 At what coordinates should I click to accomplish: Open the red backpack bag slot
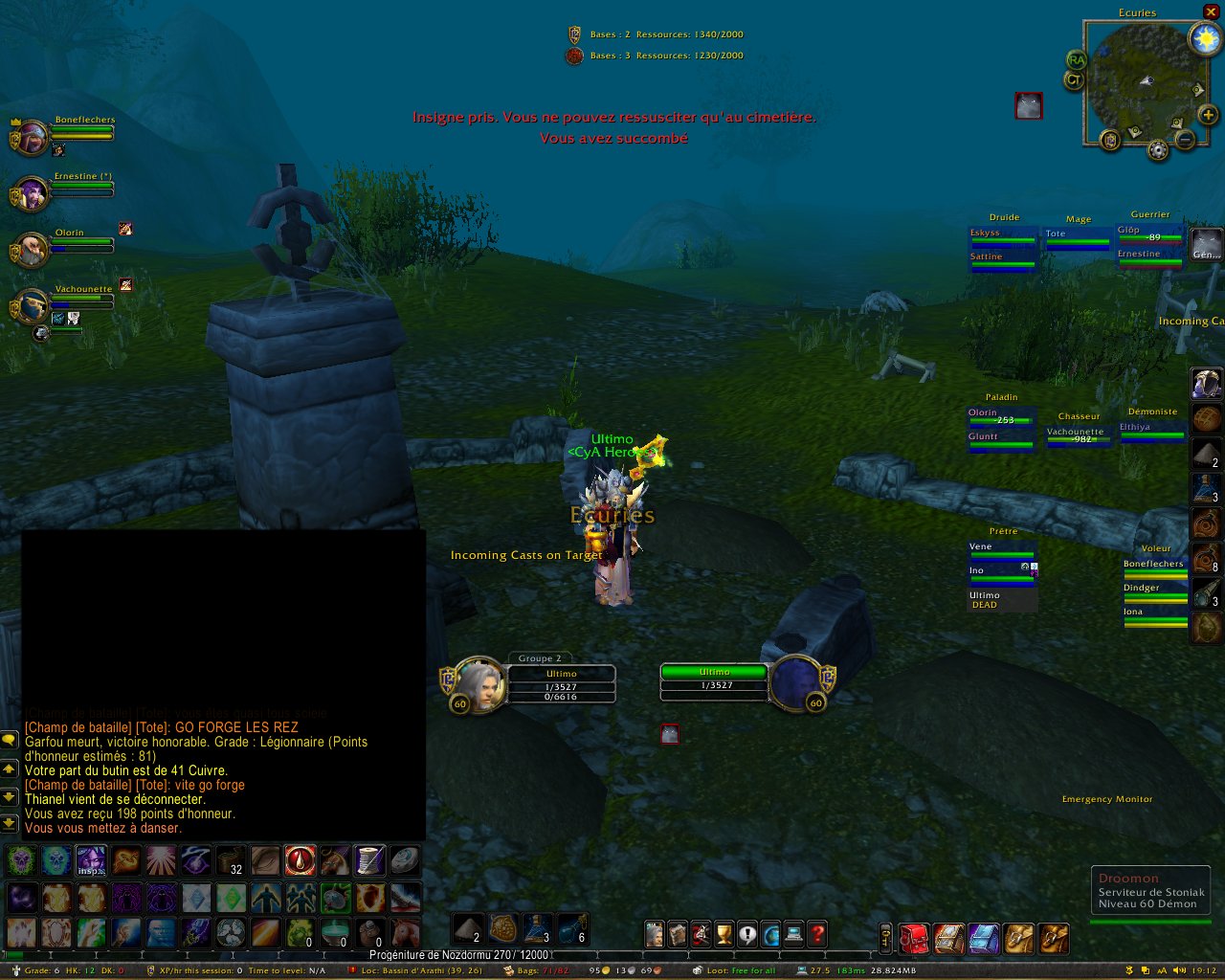click(x=914, y=939)
